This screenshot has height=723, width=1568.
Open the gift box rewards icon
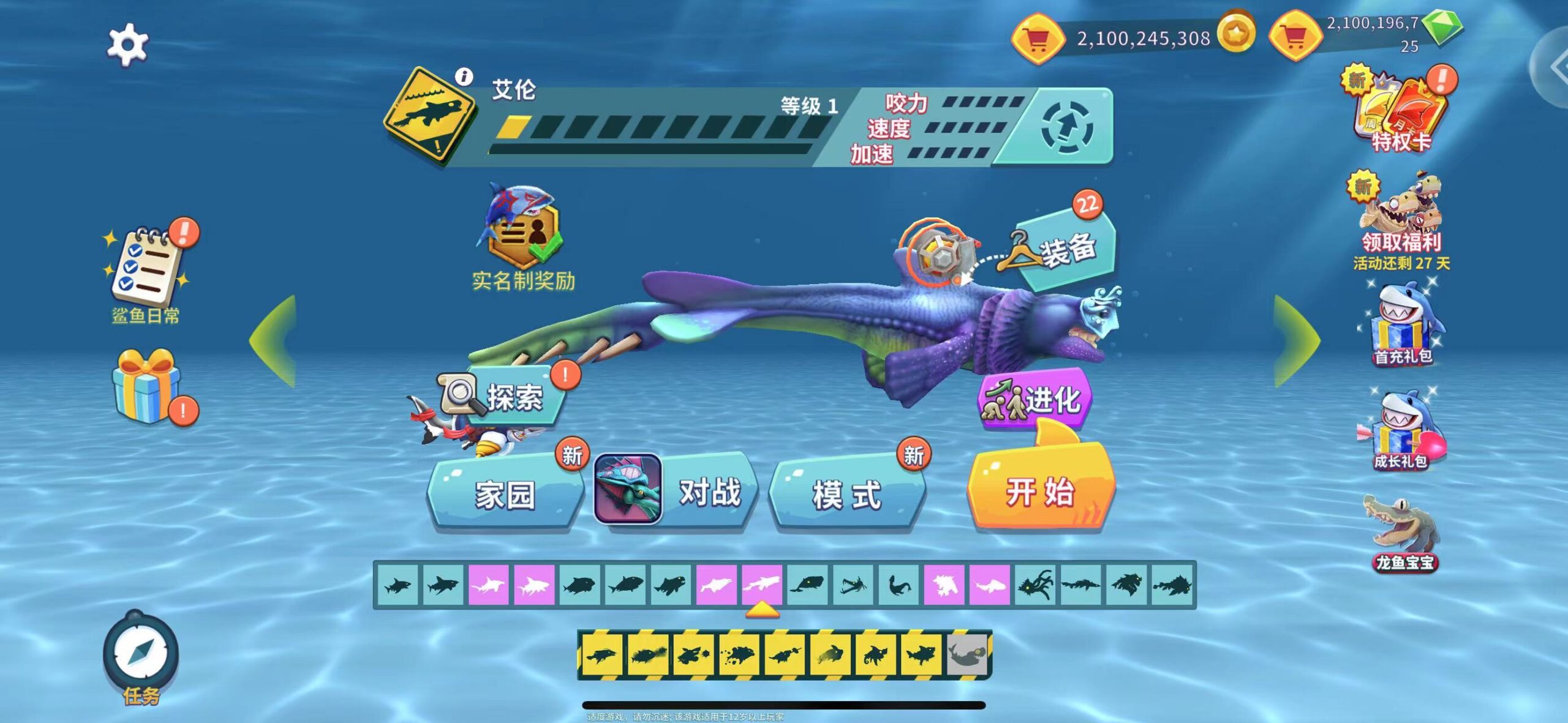pos(146,387)
